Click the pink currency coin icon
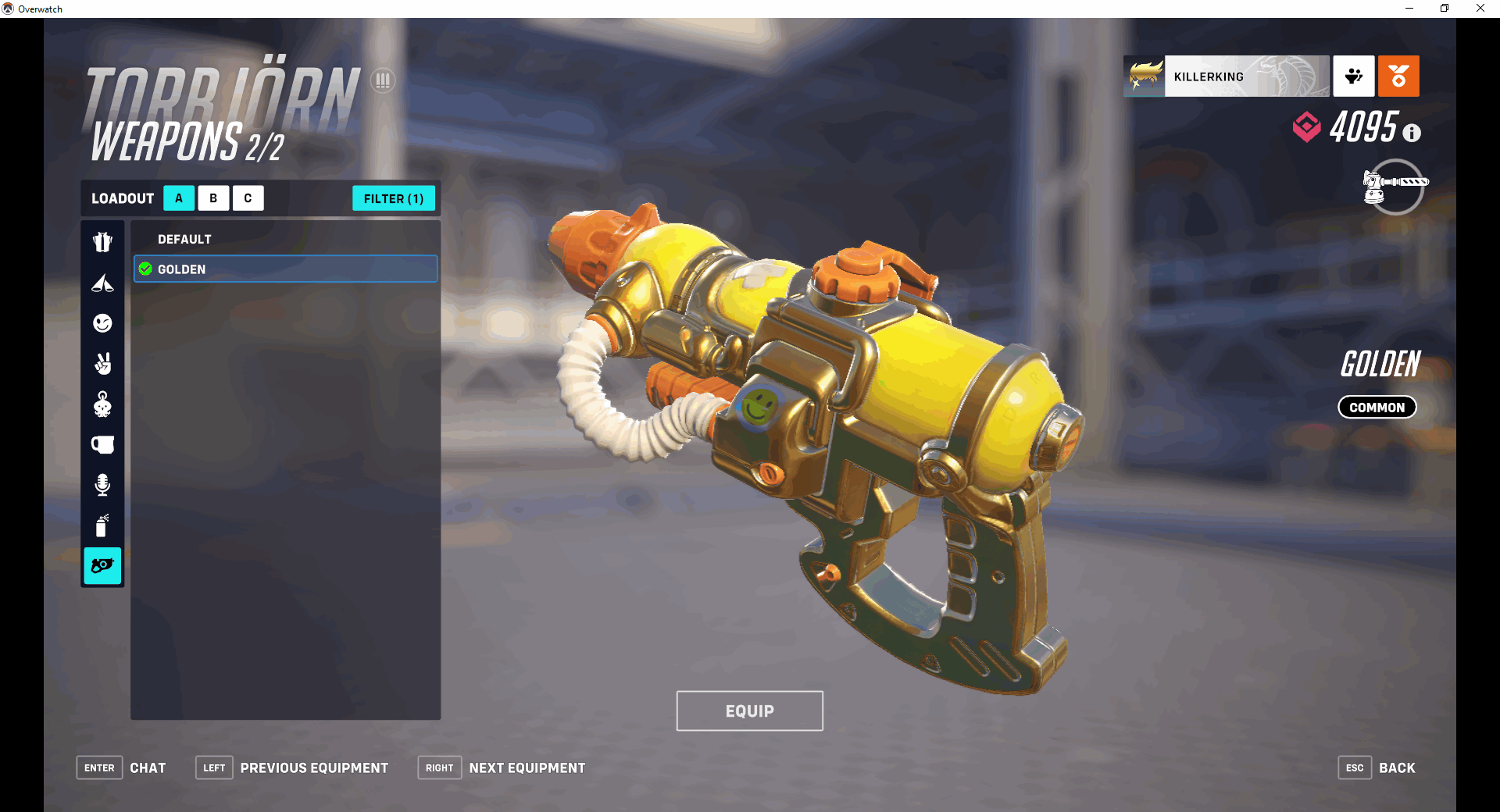The height and width of the screenshot is (812, 1500). [1305, 126]
